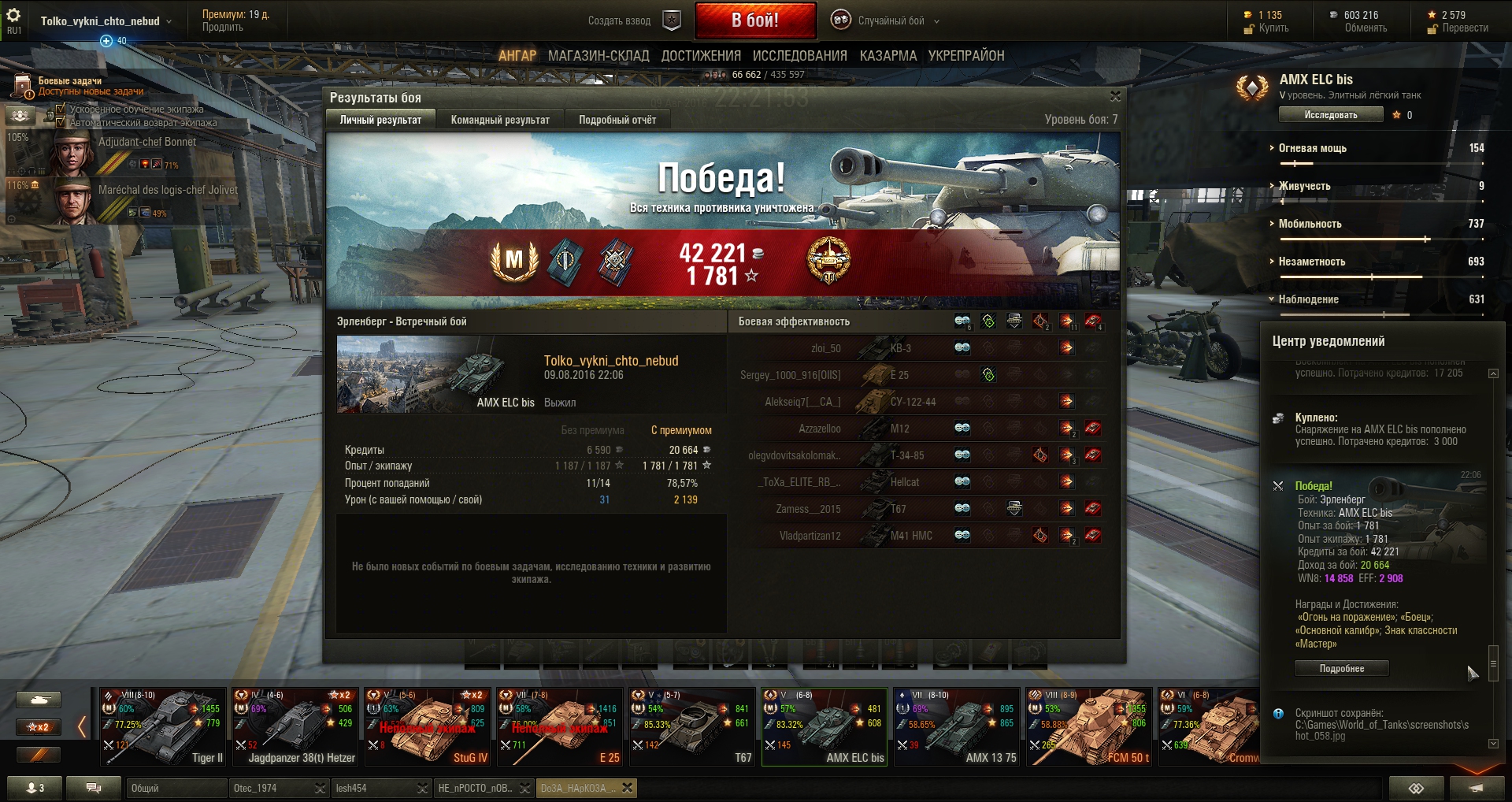Viewport: 1512px width, 802px height.
Task: Open ИССЛЕДОВАНИЯ tech tree
Action: pos(799,56)
